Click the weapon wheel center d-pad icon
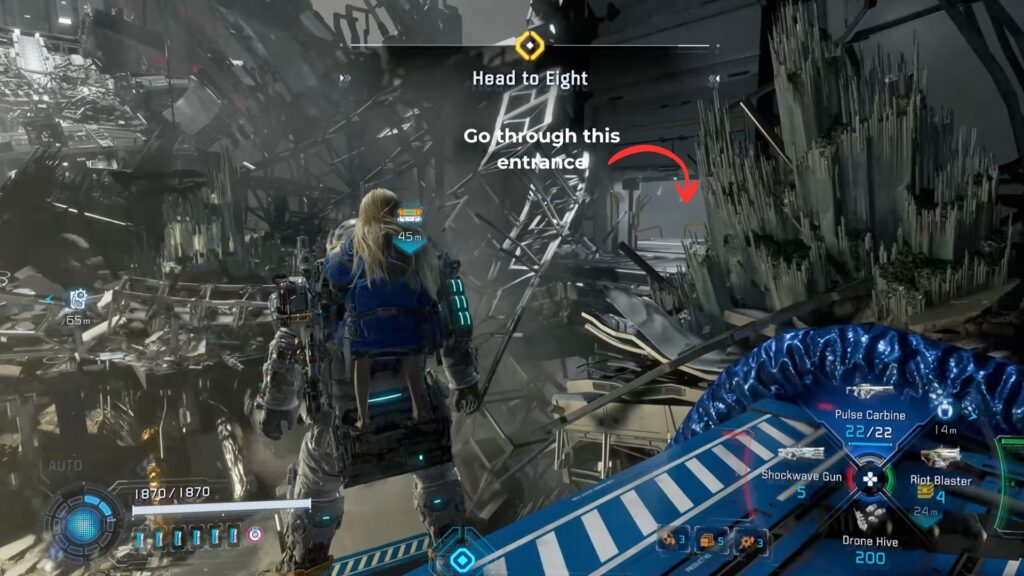 pyautogui.click(x=869, y=477)
